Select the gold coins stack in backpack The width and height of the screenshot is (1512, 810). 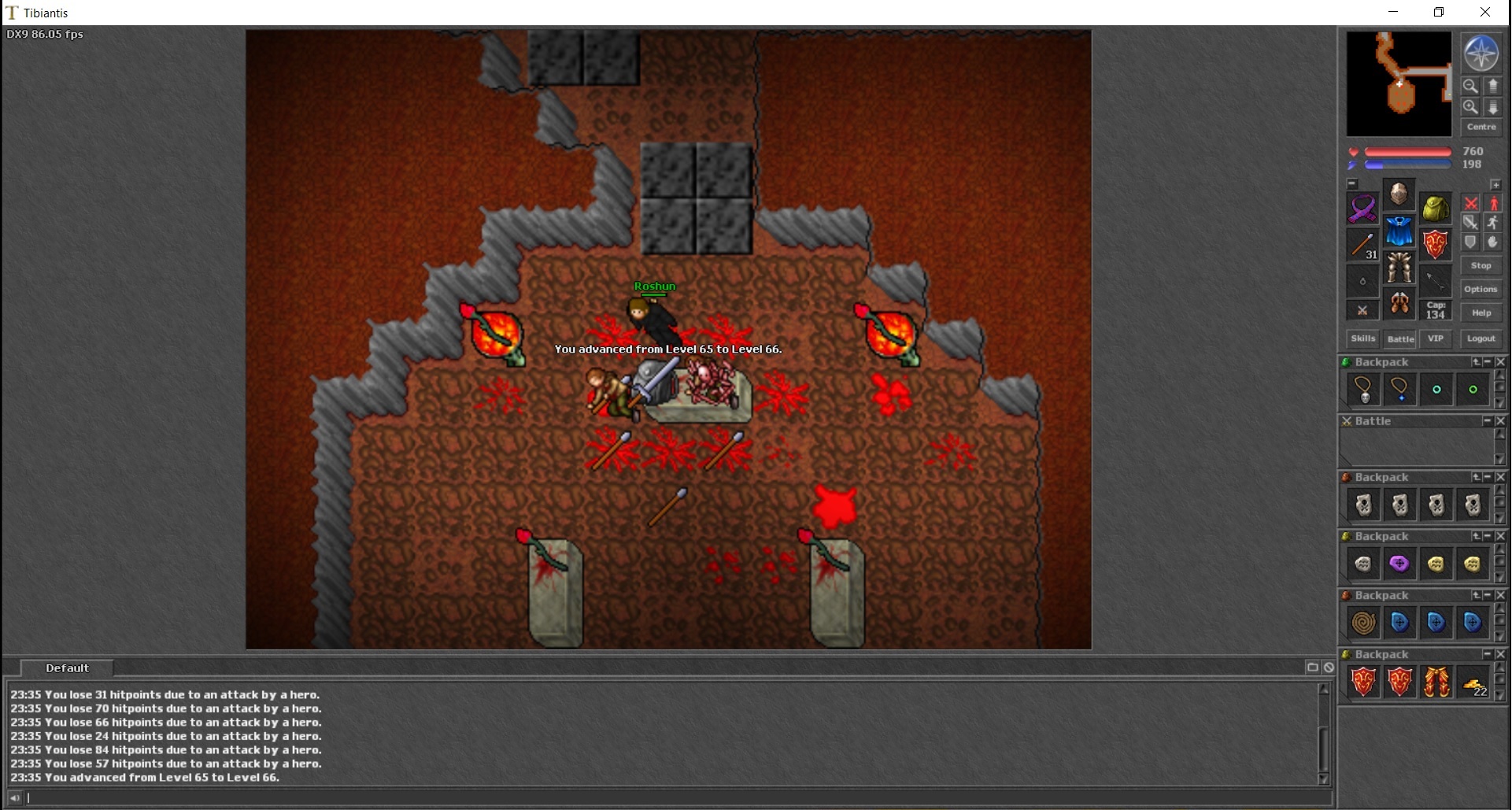(1473, 682)
